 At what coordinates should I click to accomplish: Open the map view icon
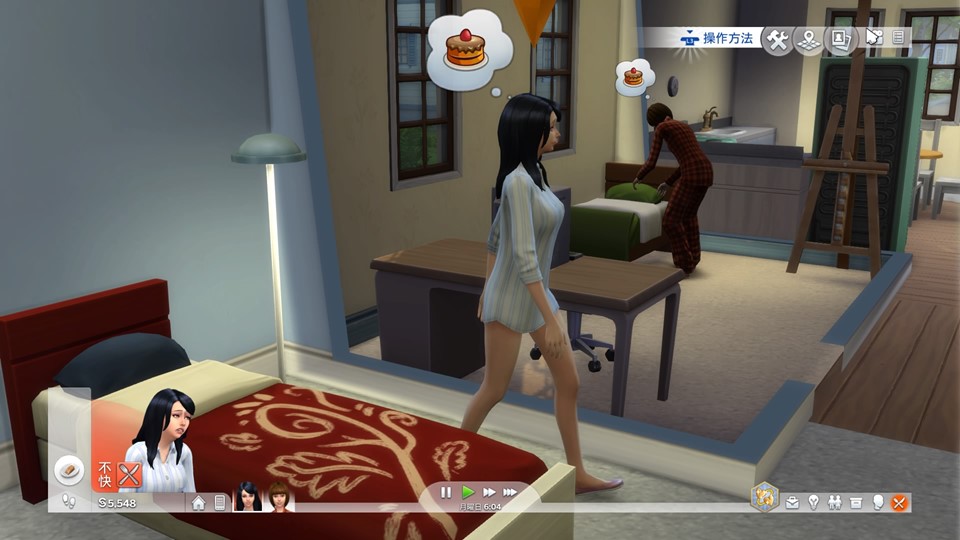808,39
